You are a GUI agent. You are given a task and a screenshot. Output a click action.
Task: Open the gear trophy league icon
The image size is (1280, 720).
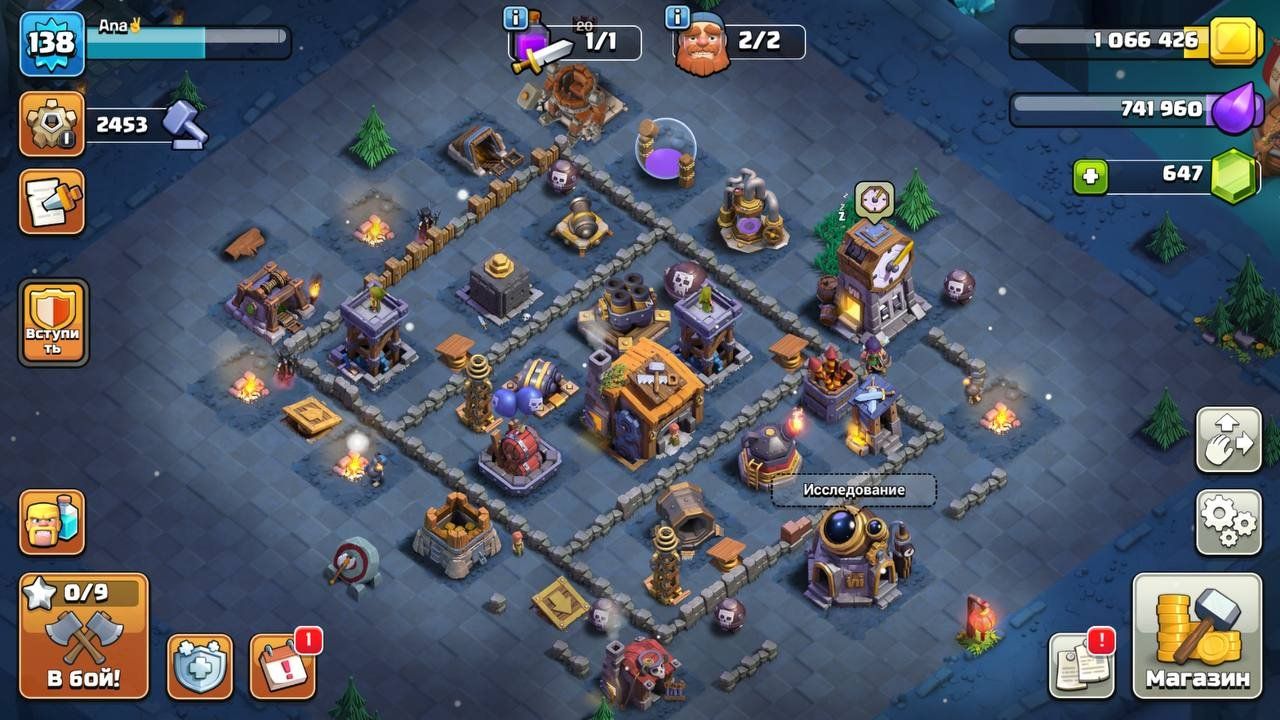point(52,124)
